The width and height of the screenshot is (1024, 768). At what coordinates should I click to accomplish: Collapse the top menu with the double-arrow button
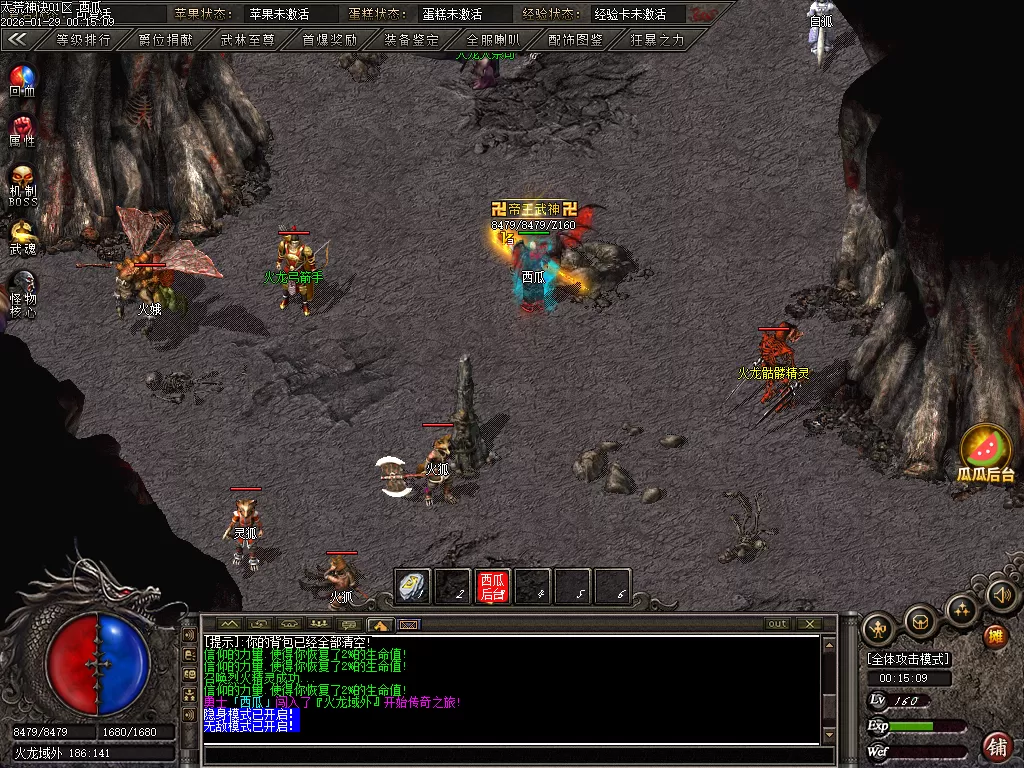[x=17, y=40]
